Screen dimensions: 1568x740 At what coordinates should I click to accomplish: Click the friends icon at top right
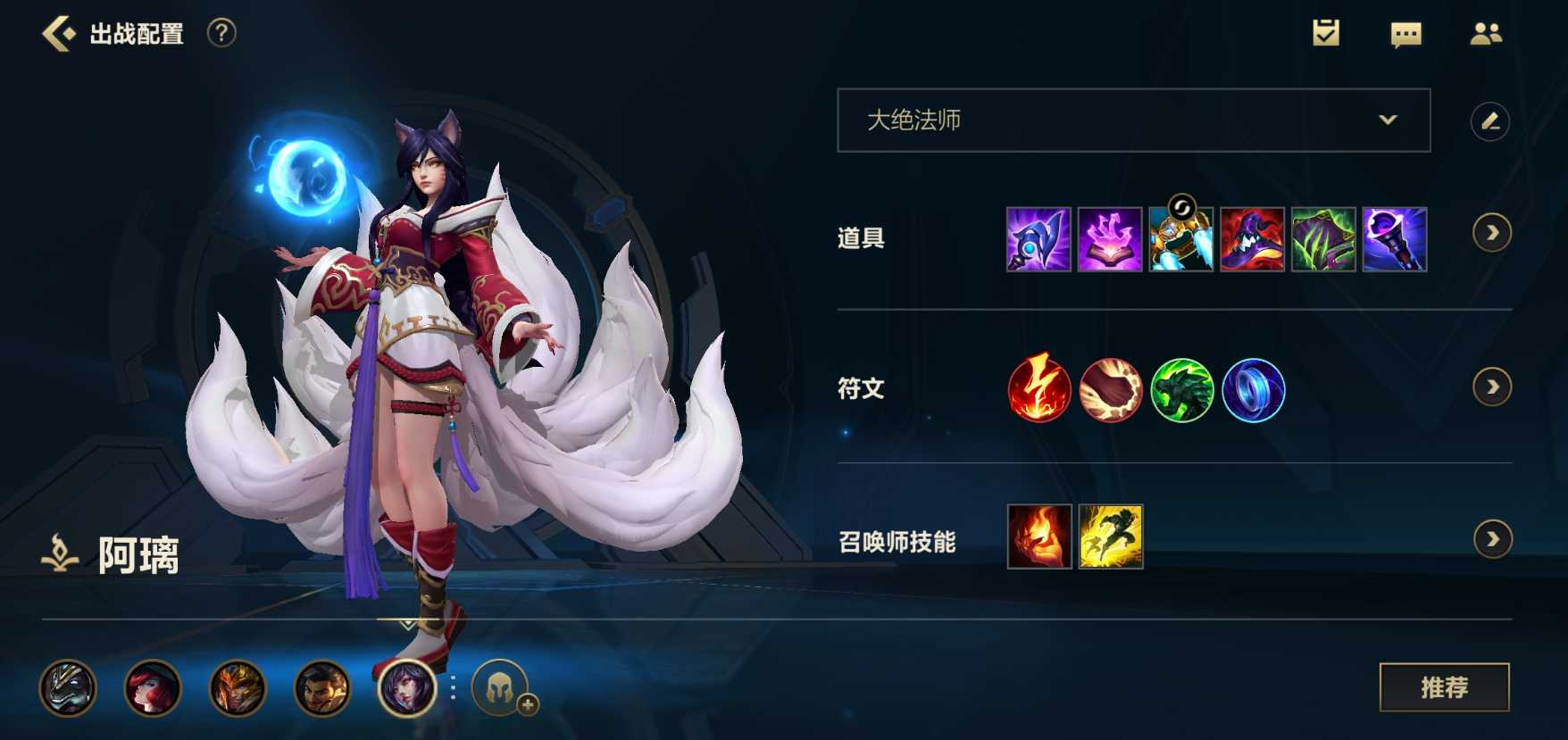click(x=1488, y=33)
